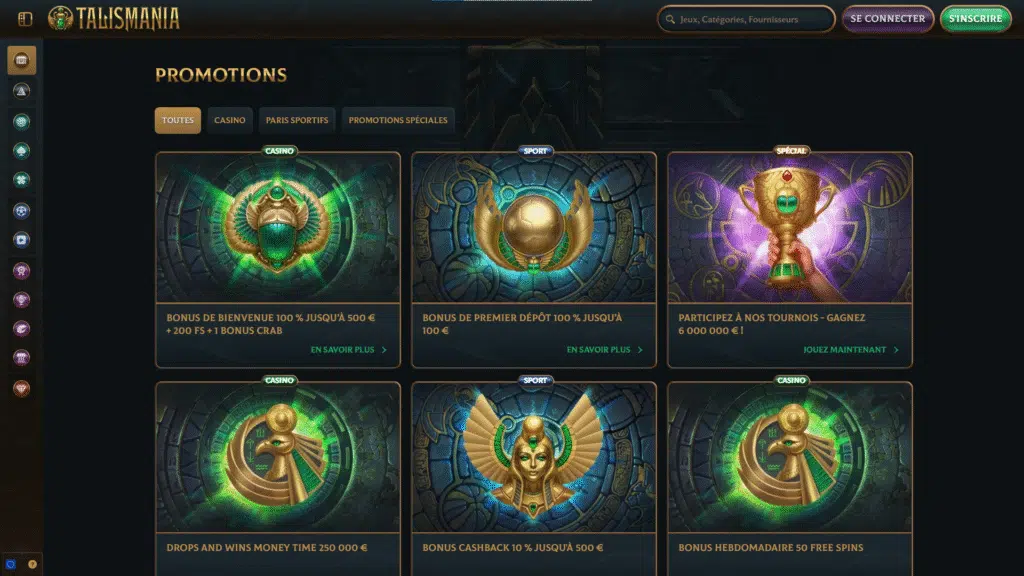Image resolution: width=1024 pixels, height=576 pixels.
Task: Click the Se Connecter login button
Action: pyautogui.click(x=888, y=19)
